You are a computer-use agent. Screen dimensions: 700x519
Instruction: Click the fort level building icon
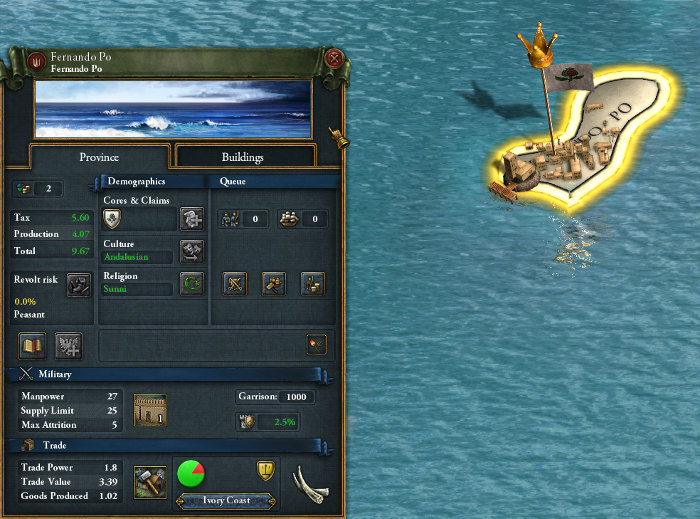[x=150, y=409]
